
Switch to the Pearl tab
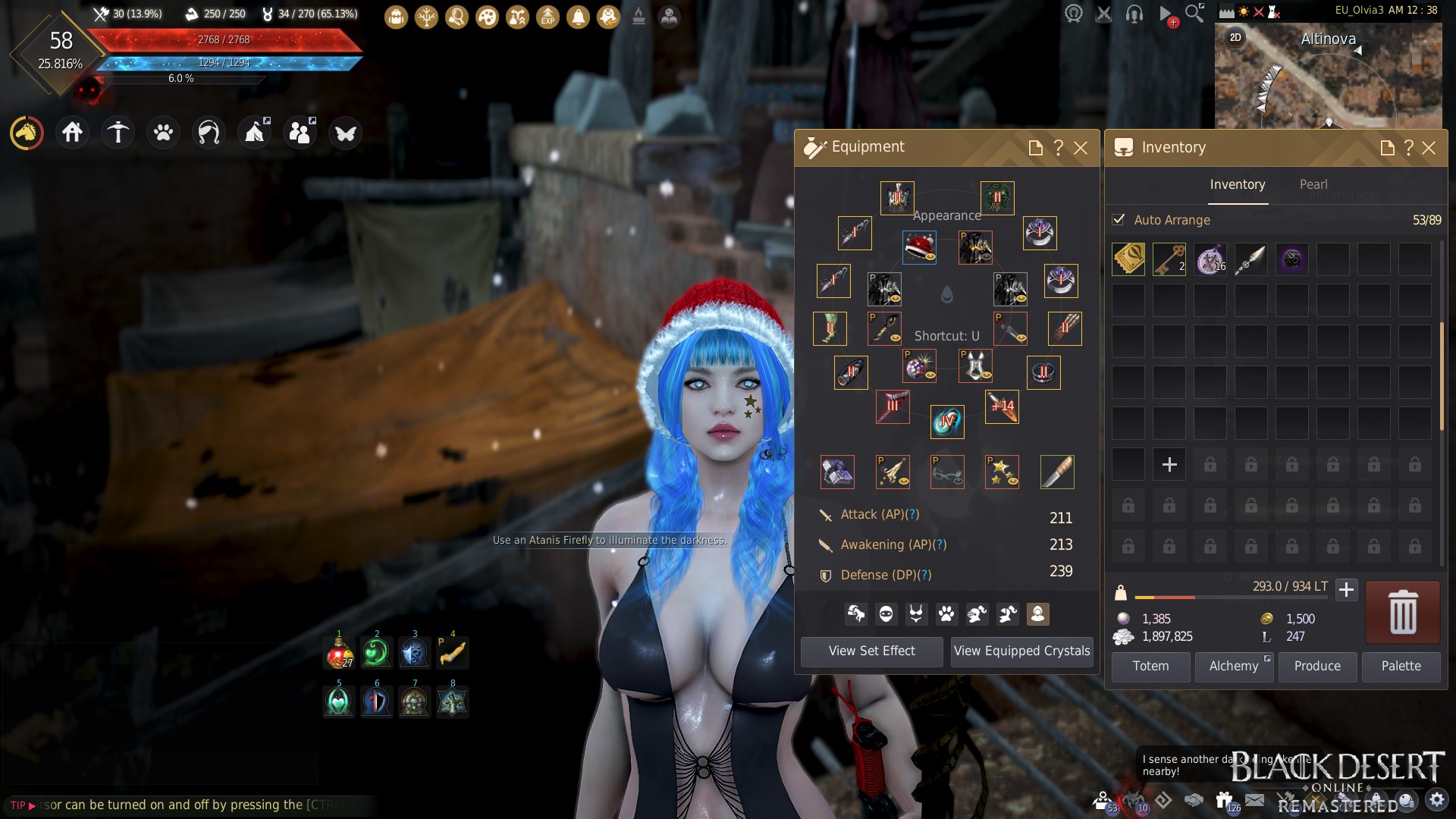pyautogui.click(x=1313, y=184)
